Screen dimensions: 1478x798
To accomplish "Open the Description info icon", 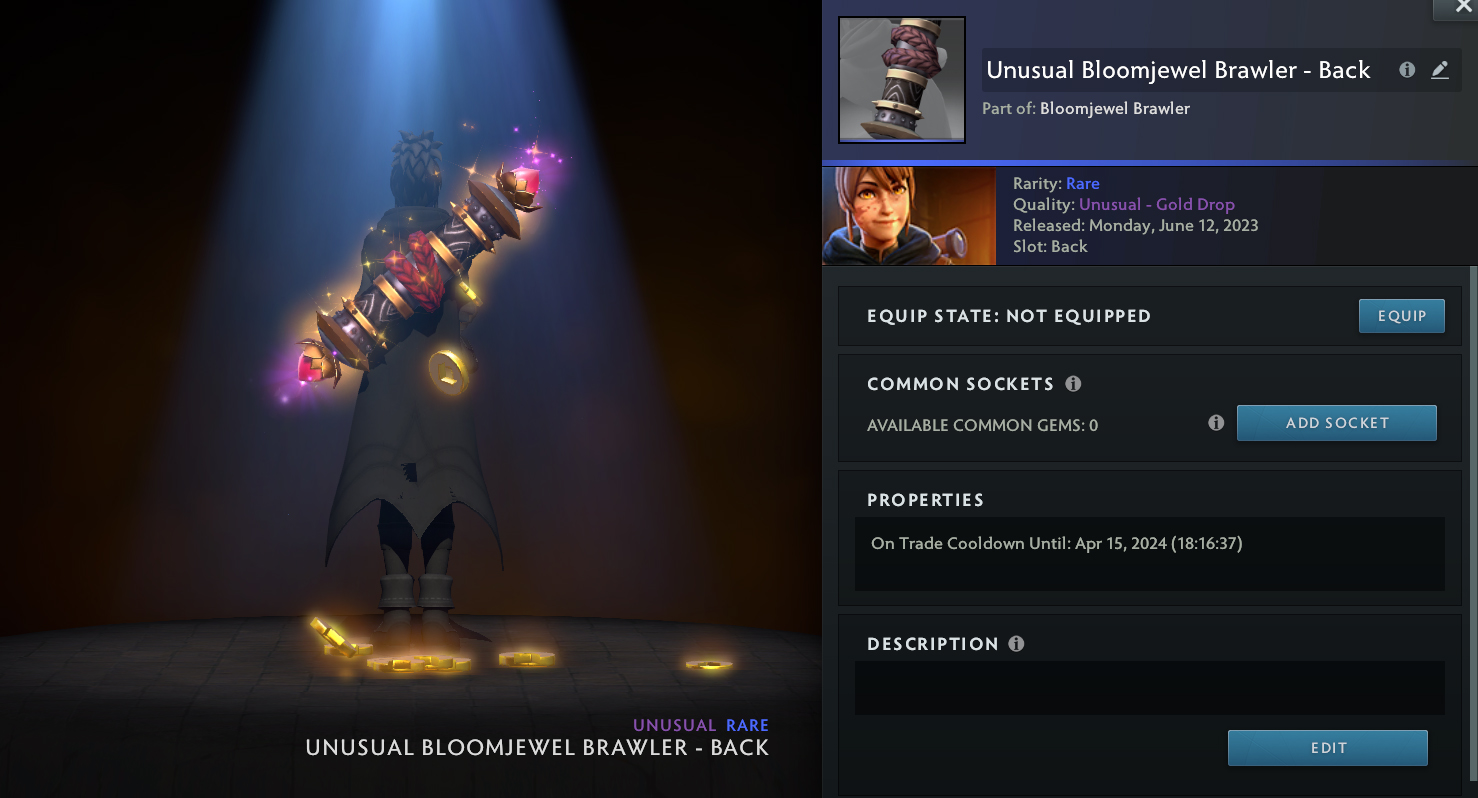I will 1016,644.
